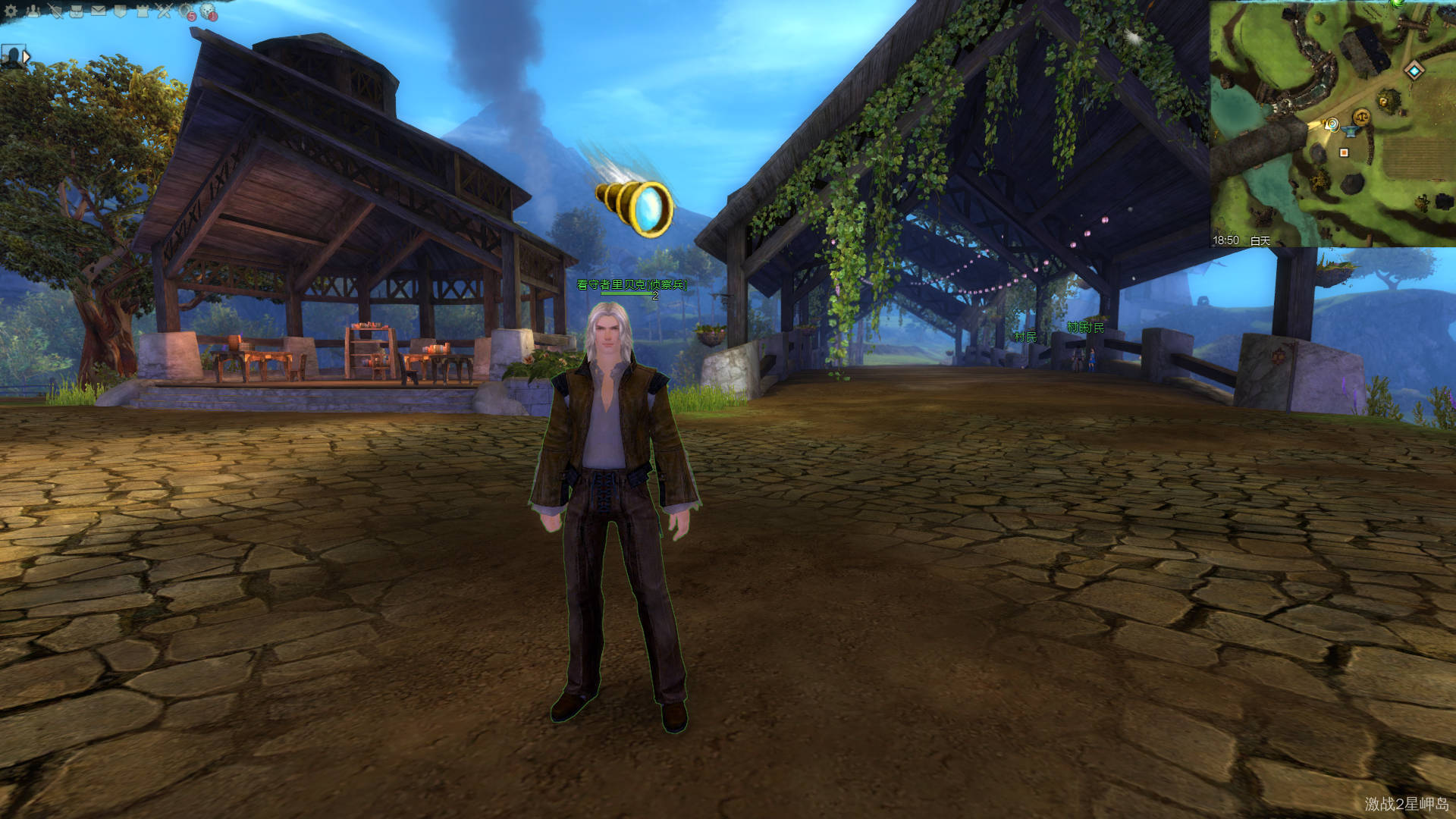Viewport: 1456px width, 819px height.
Task: Open the guild shield icon
Action: (121, 11)
